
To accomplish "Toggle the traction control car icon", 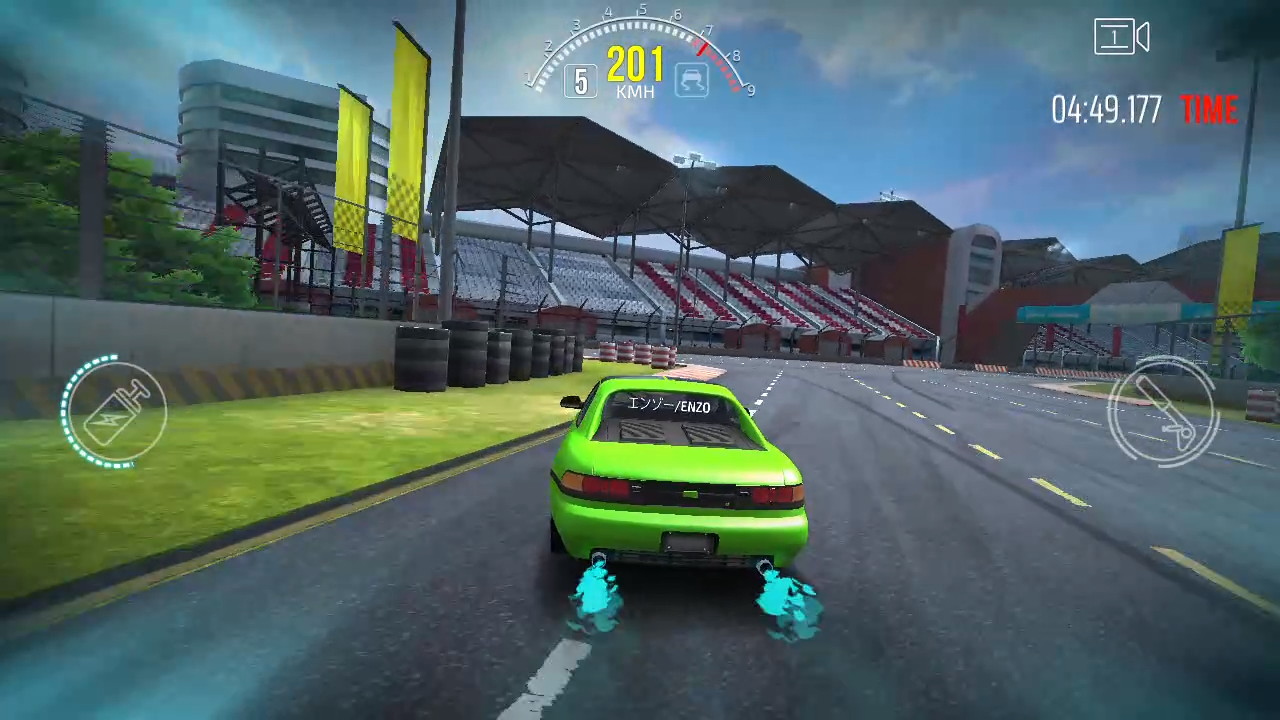I will click(691, 79).
